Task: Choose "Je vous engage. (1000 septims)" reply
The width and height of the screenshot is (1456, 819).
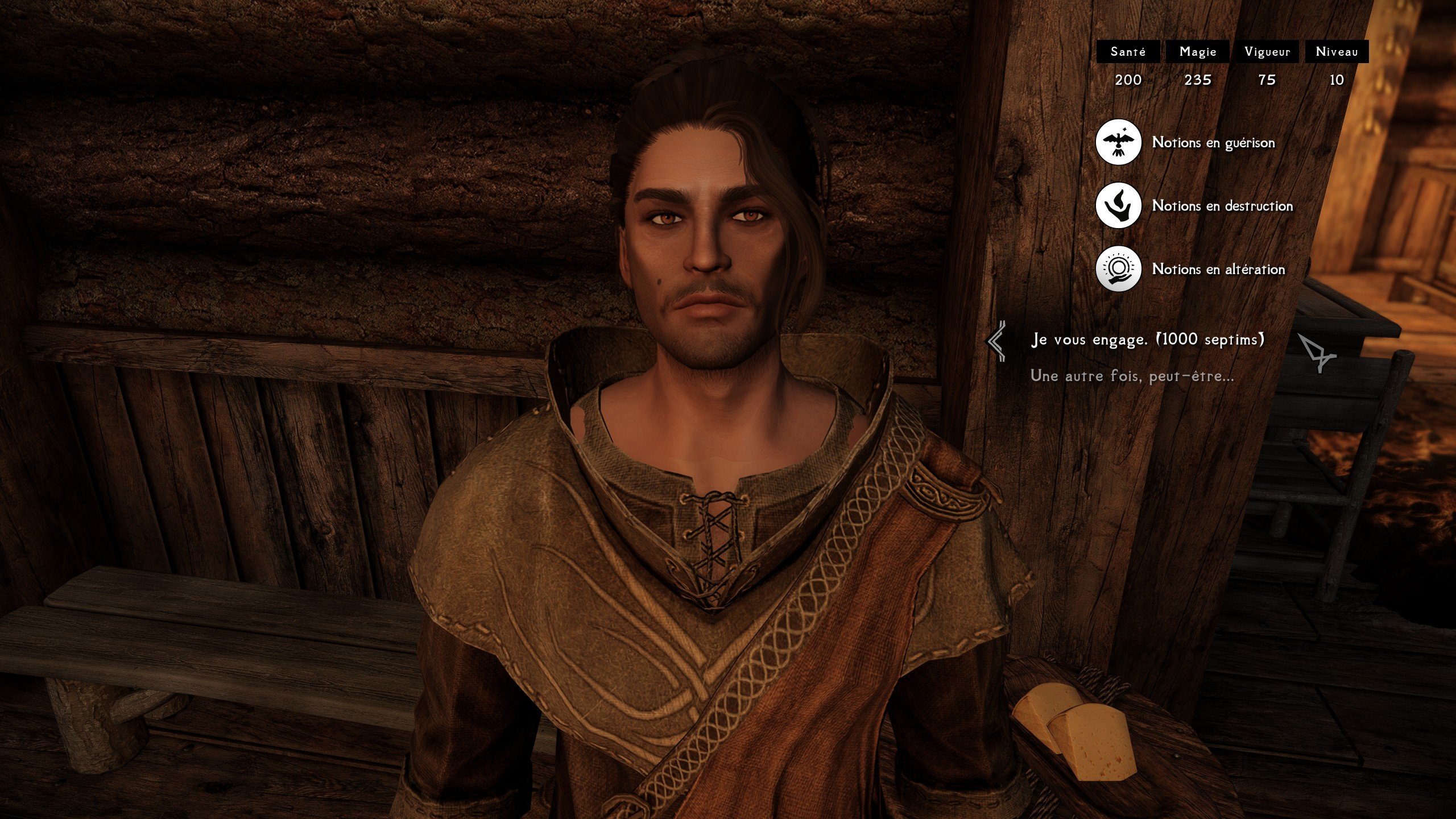Action: [x=1148, y=340]
